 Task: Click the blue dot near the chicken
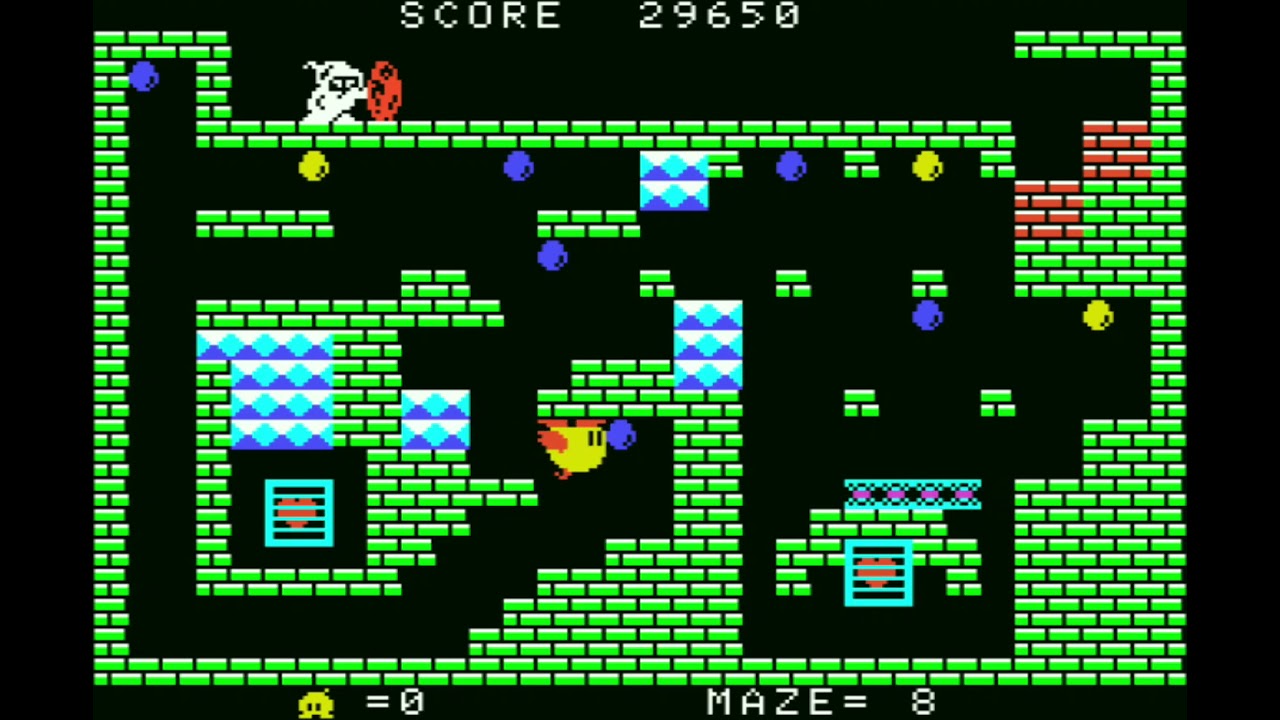click(622, 433)
